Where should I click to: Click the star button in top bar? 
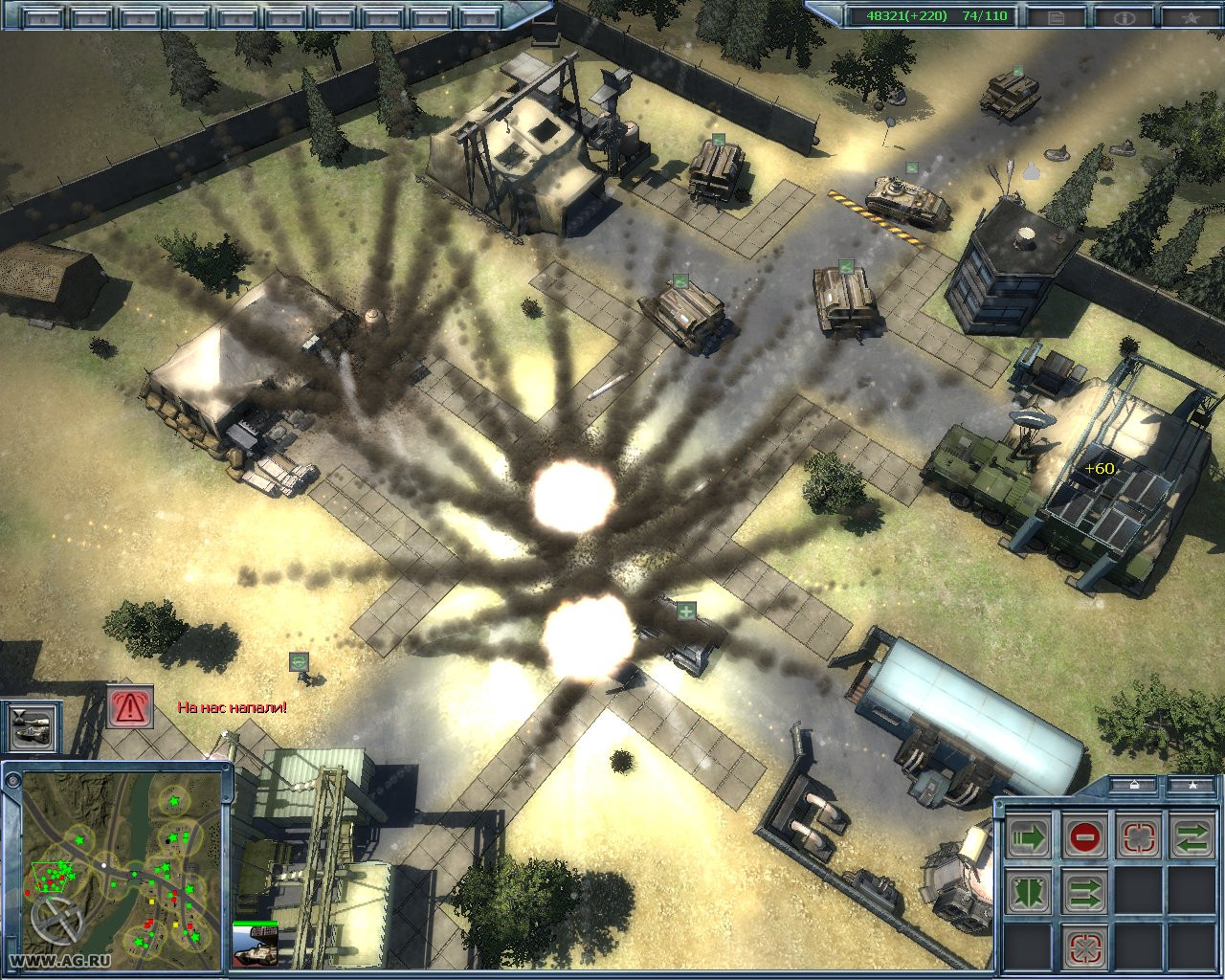click(x=1192, y=16)
